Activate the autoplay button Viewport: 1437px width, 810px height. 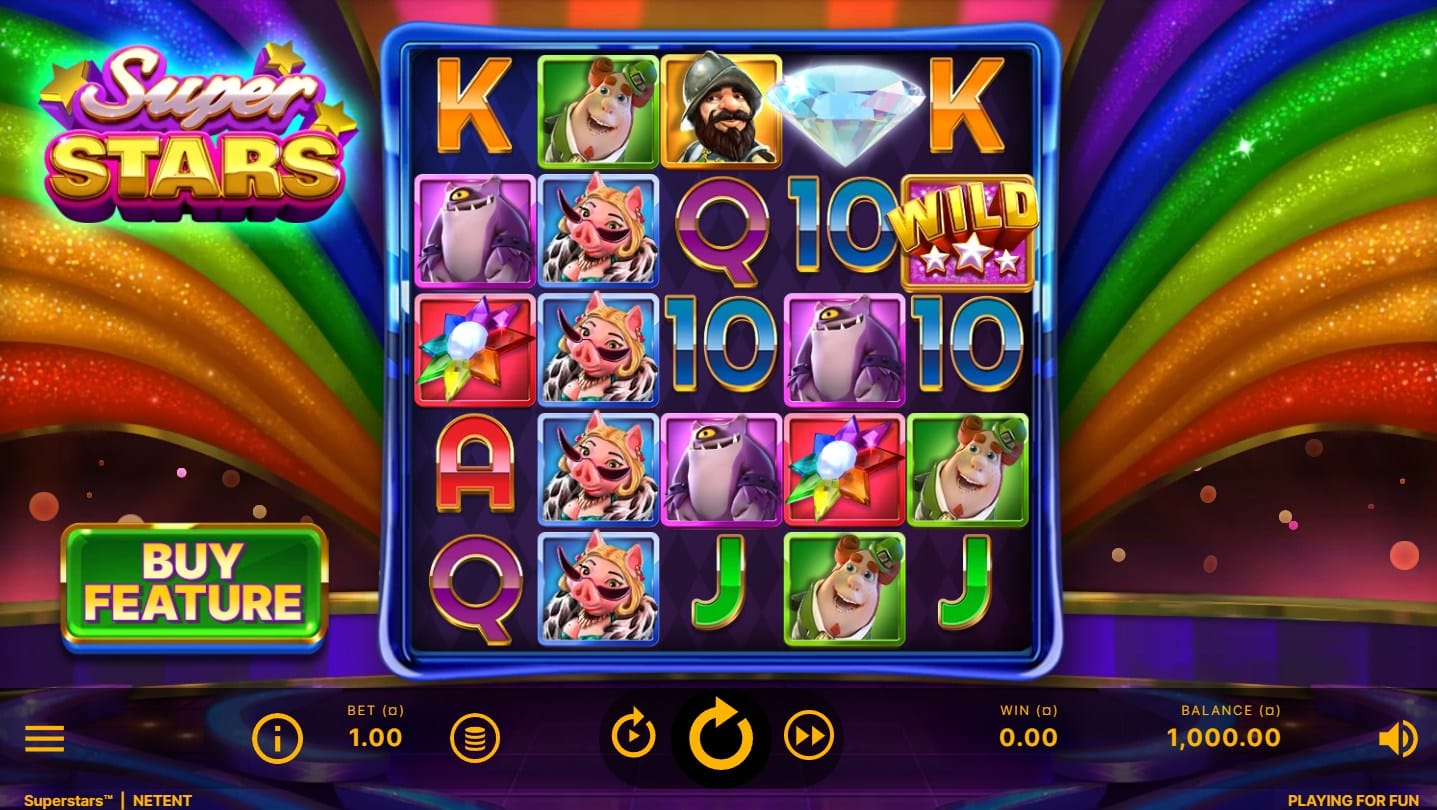coord(633,738)
